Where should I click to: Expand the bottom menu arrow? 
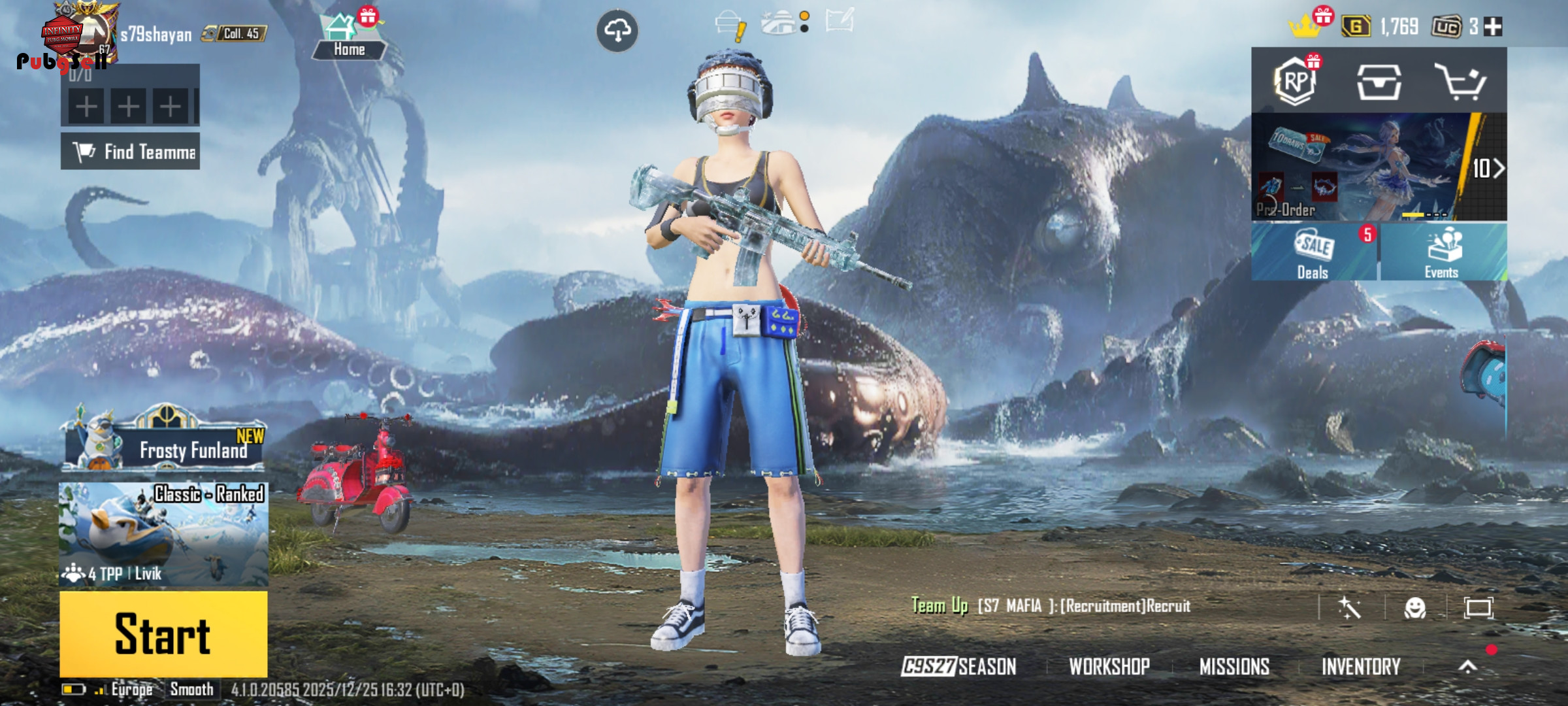coord(1468,666)
